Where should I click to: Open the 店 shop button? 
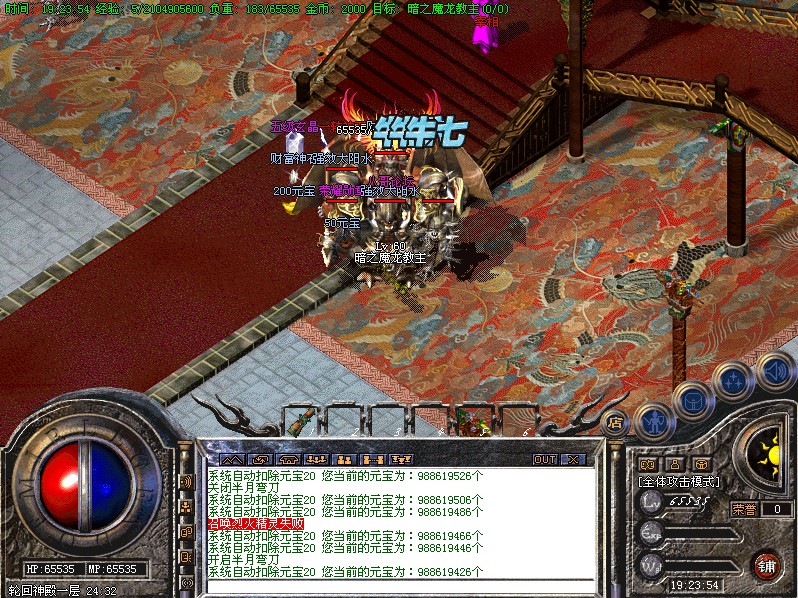point(616,421)
